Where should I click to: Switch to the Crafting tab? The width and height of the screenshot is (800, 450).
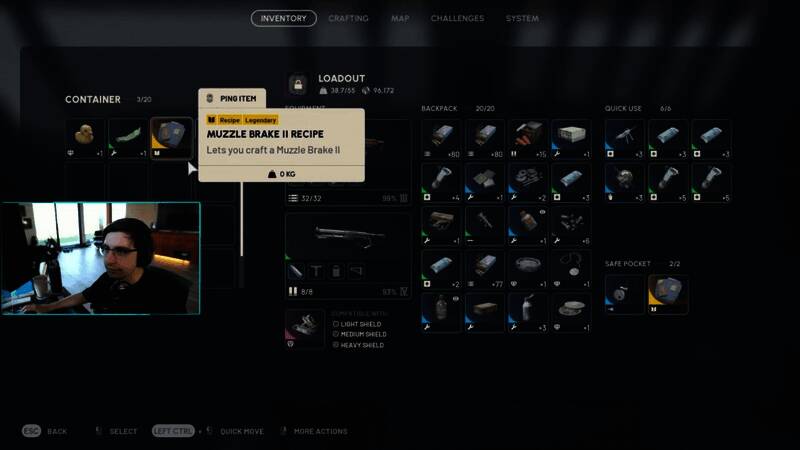point(348,18)
